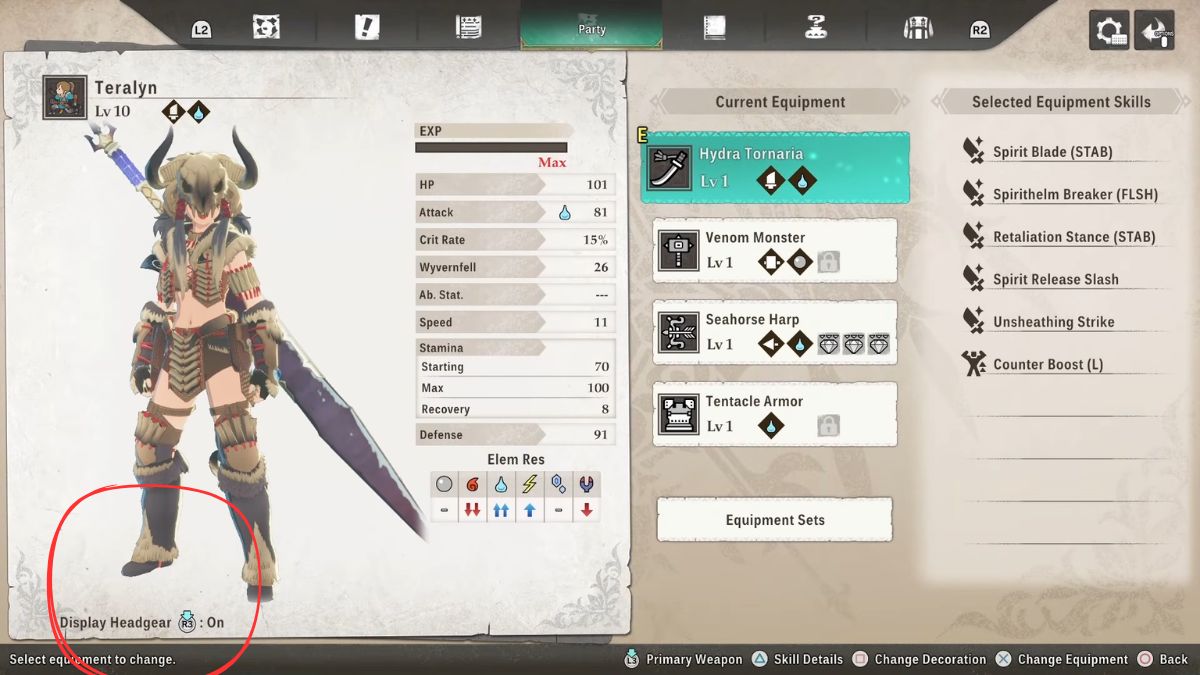Open the book icon tab
Screen dimensions: 1200x675
pos(714,28)
